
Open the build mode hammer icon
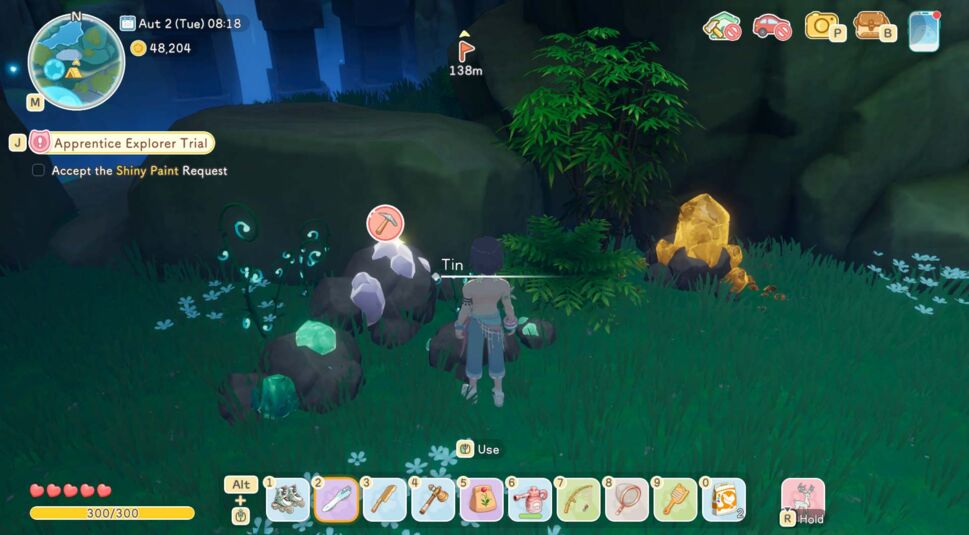[721, 26]
